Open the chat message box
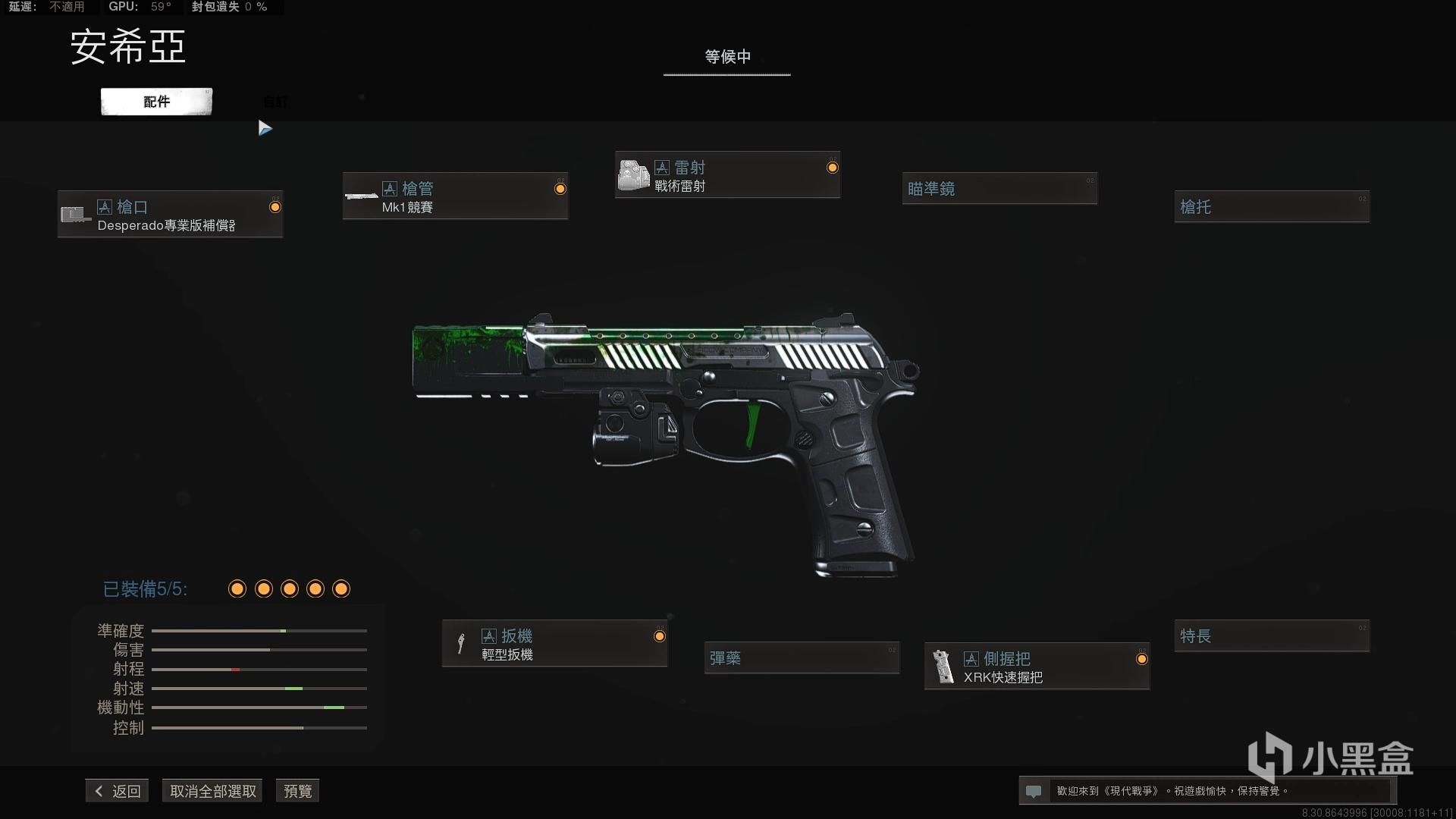This screenshot has height=819, width=1456. [1206, 791]
